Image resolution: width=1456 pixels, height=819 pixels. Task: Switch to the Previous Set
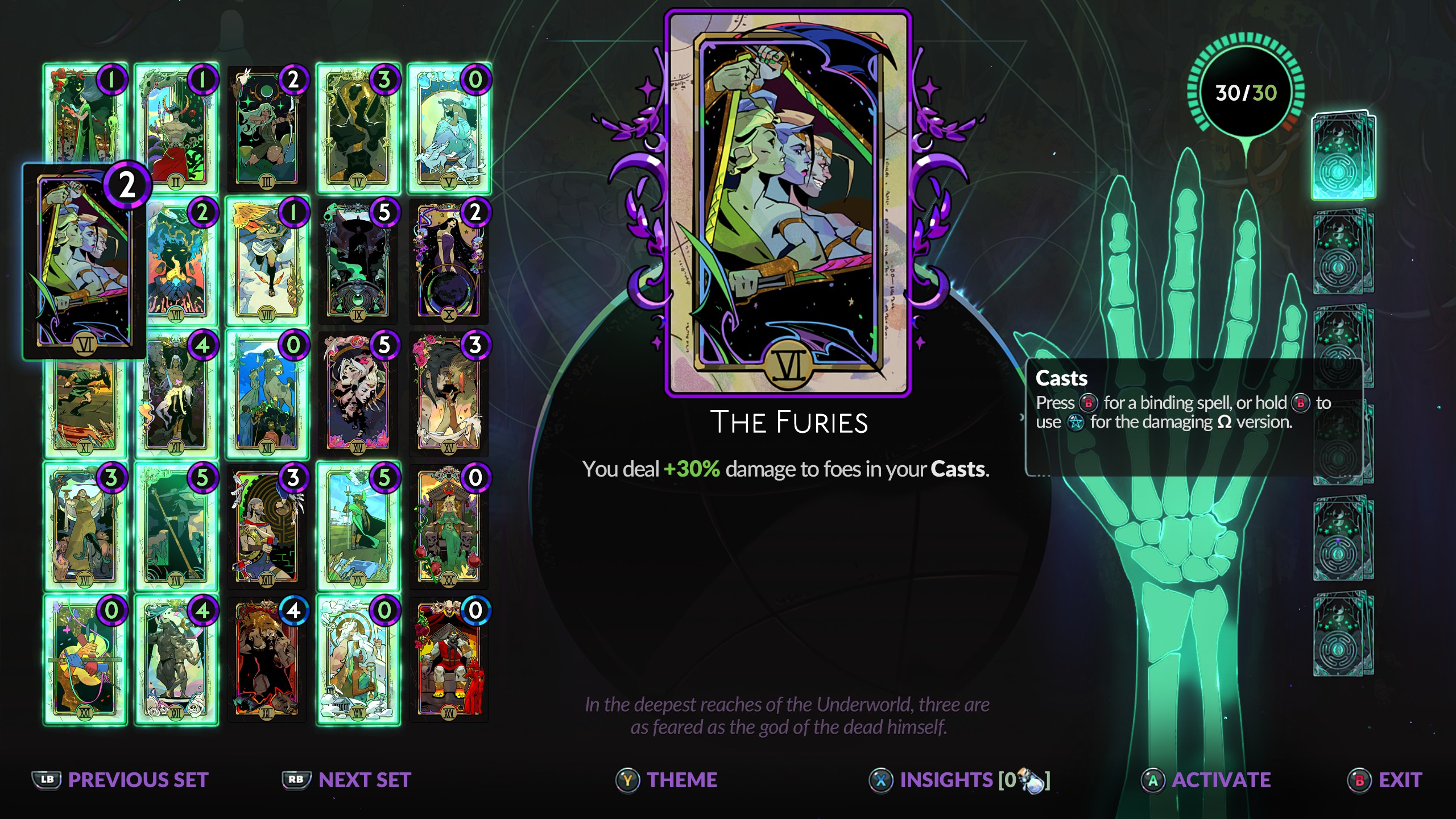click(x=121, y=780)
